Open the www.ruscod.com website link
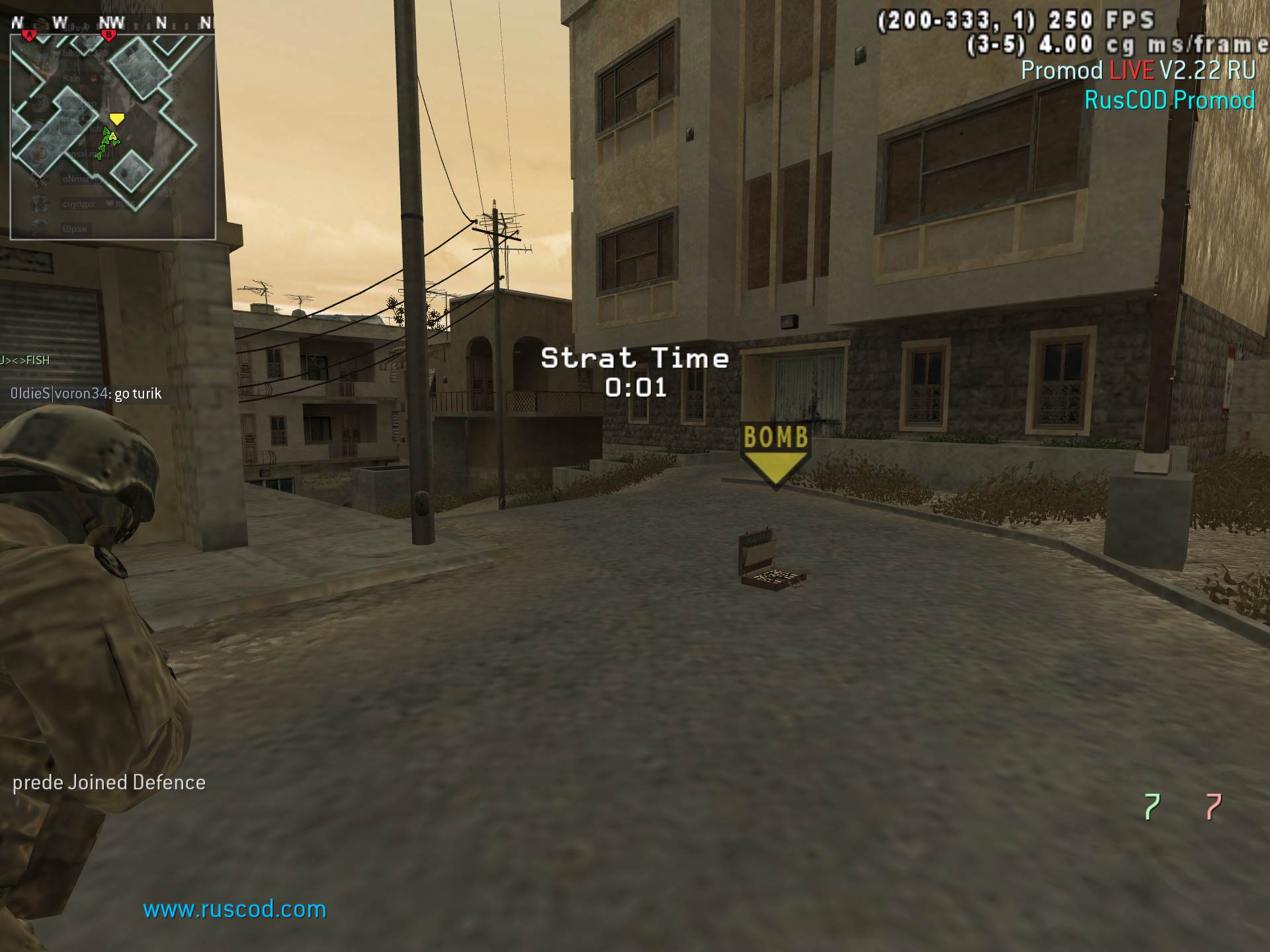 [x=233, y=909]
